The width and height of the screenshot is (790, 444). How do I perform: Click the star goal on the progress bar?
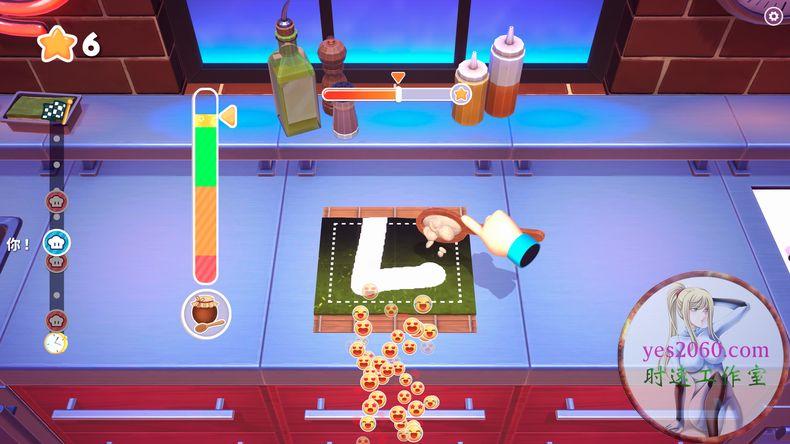[x=461, y=94]
